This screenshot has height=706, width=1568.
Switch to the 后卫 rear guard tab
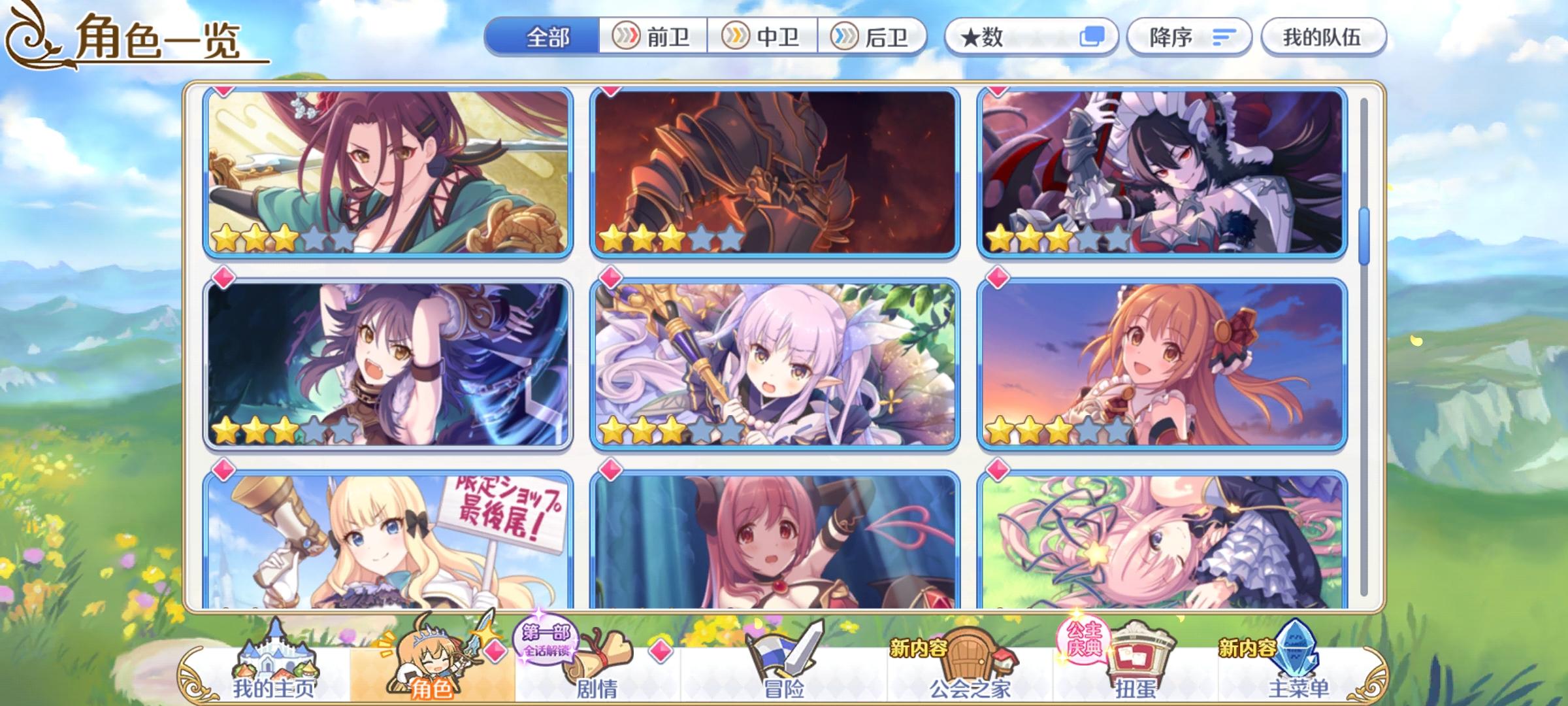point(872,37)
